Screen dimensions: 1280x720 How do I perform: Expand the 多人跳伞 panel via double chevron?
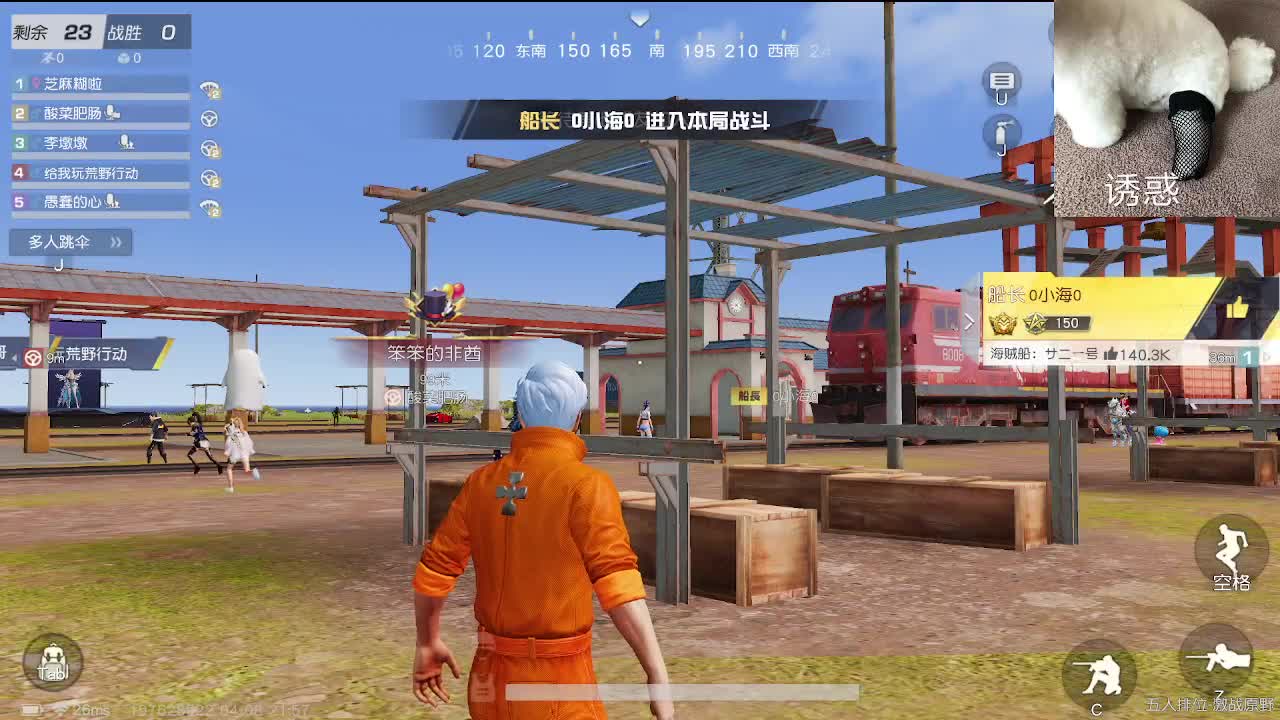[x=115, y=242]
